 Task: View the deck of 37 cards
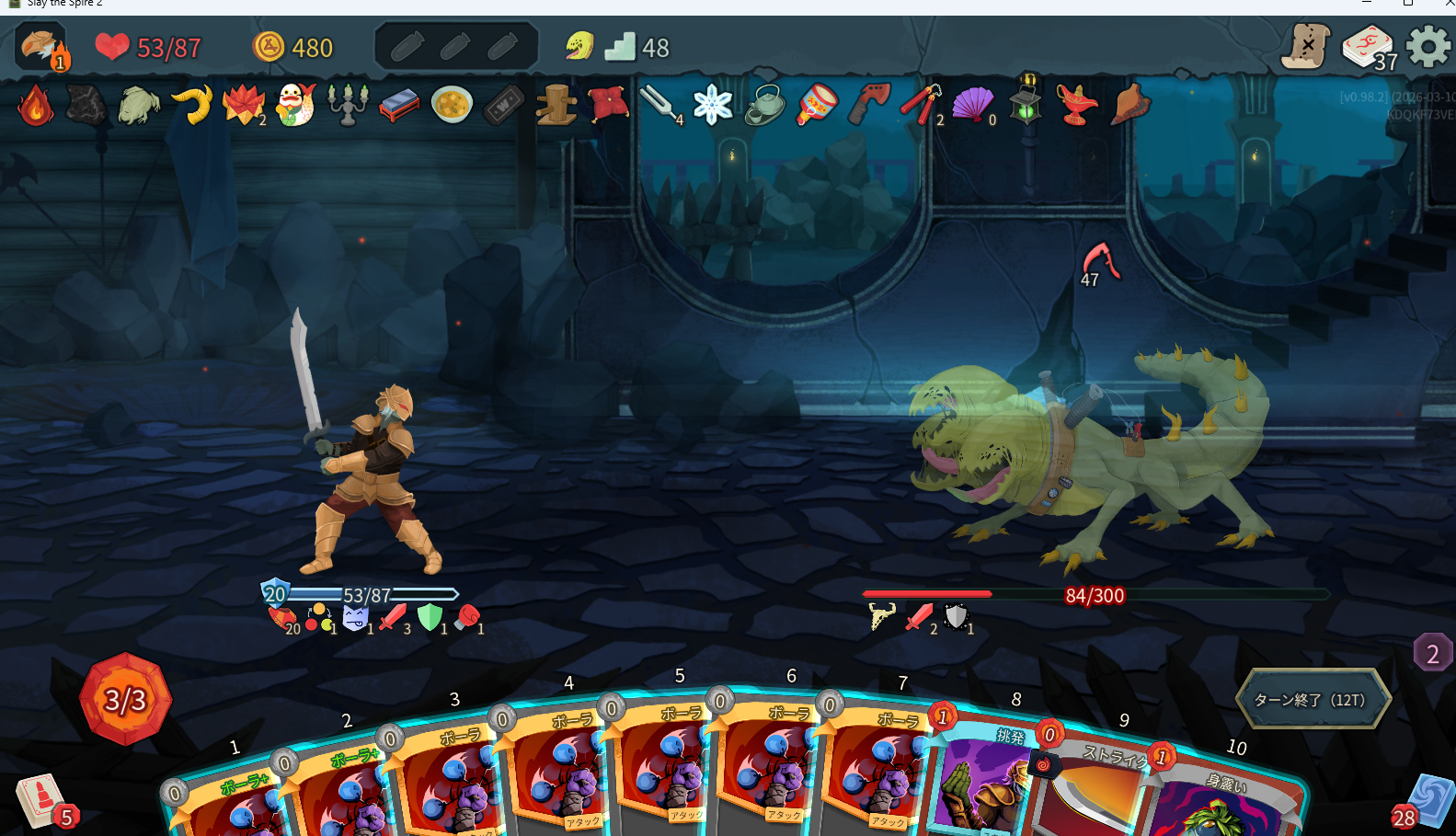(1368, 47)
